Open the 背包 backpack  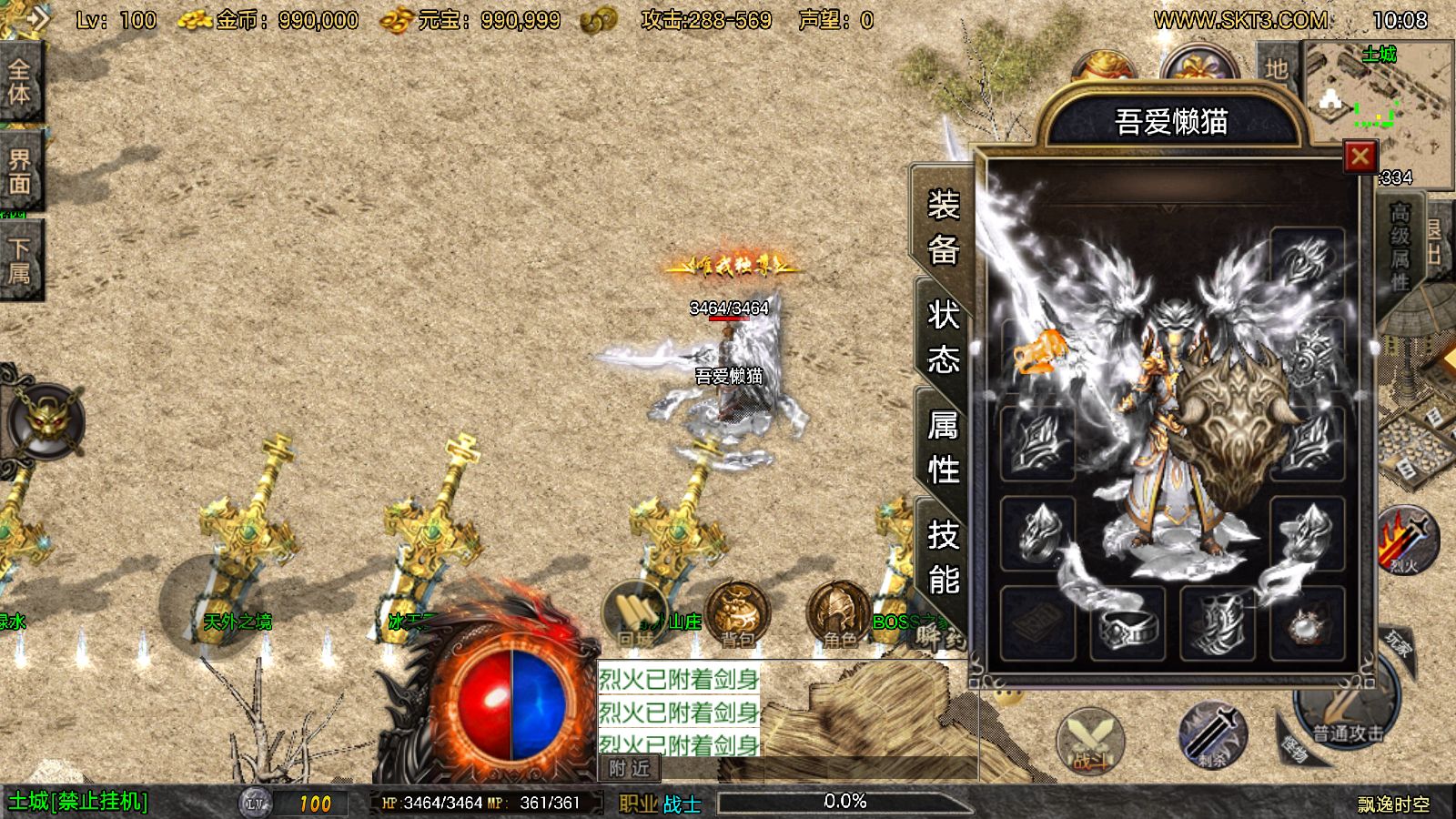point(737,615)
